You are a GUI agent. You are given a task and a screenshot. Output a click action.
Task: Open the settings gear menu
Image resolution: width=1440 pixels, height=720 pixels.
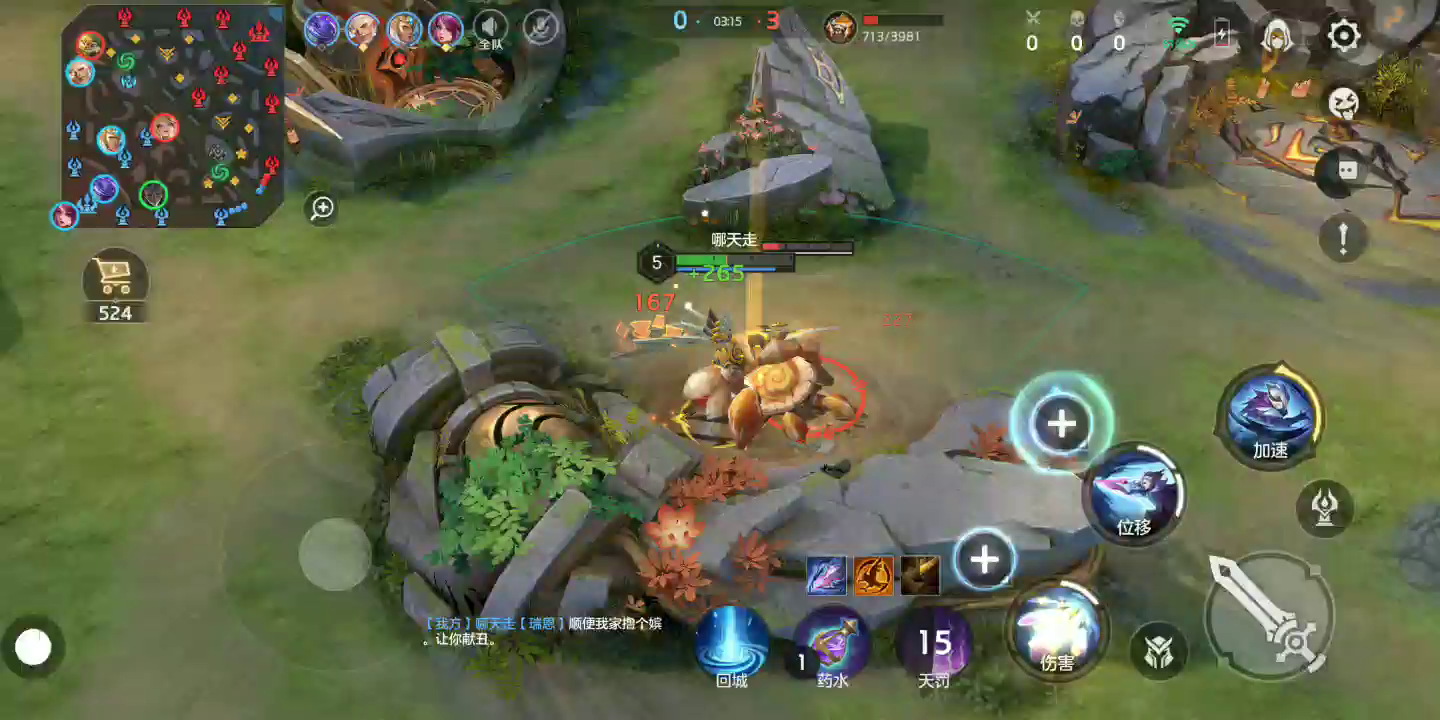point(1343,37)
